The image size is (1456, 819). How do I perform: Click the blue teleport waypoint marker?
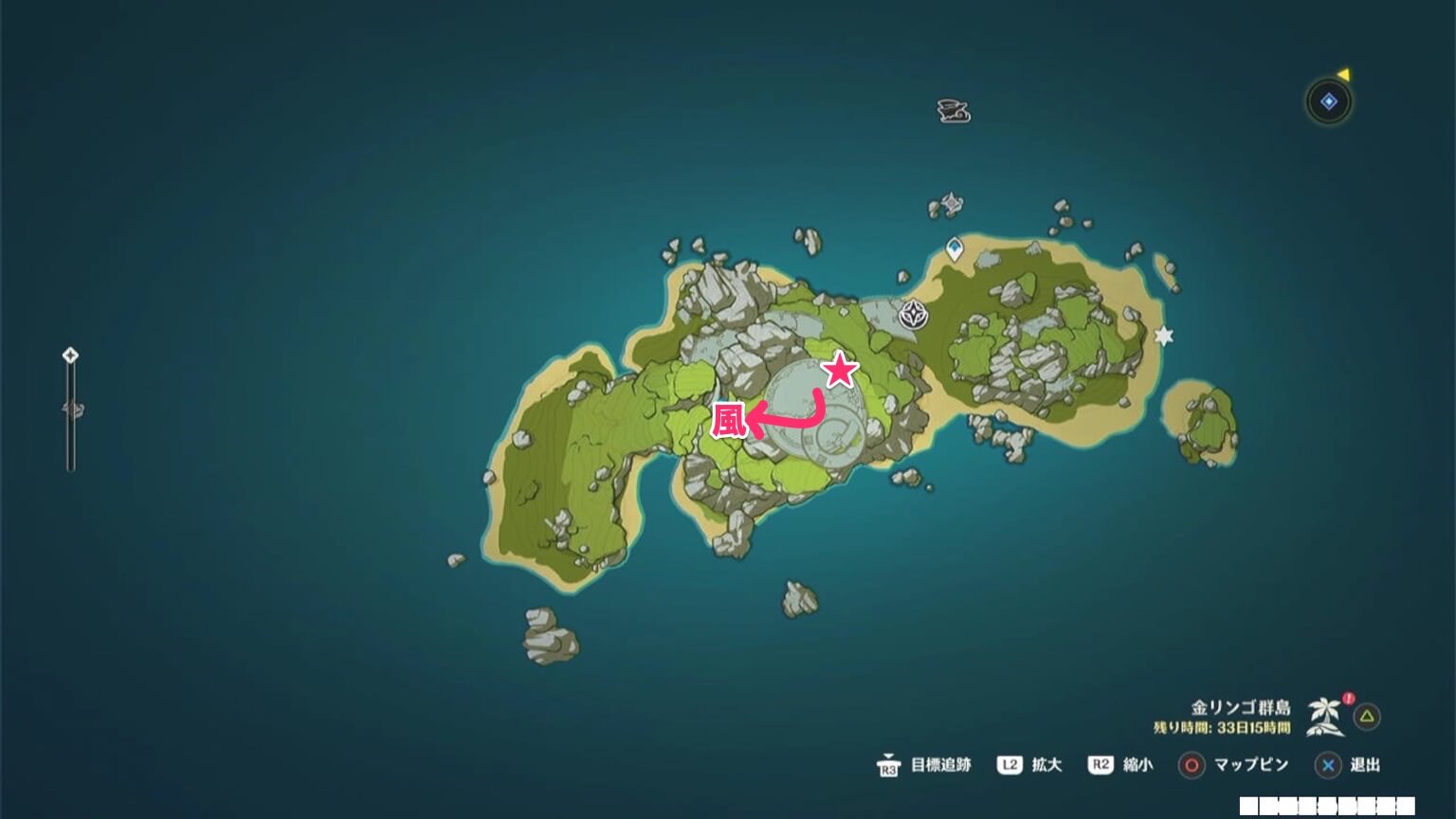[x=955, y=248]
